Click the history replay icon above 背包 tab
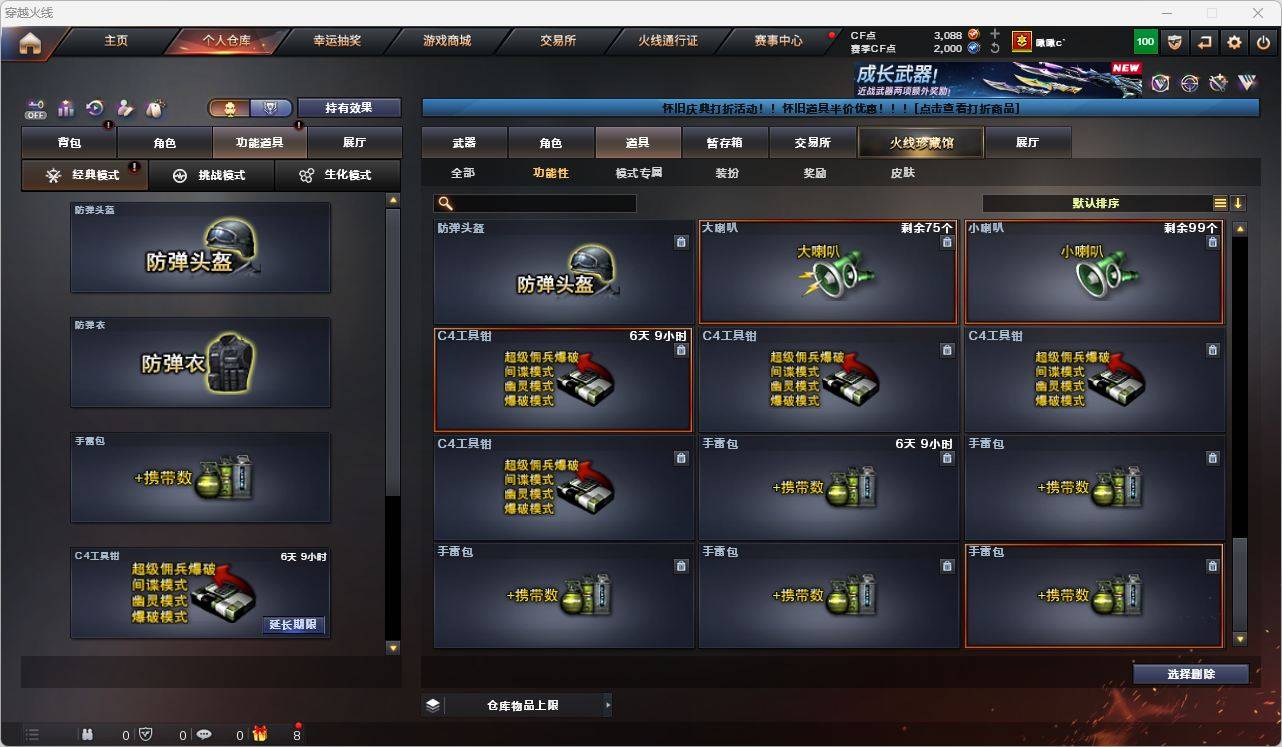Image resolution: width=1282 pixels, height=747 pixels. tap(95, 108)
